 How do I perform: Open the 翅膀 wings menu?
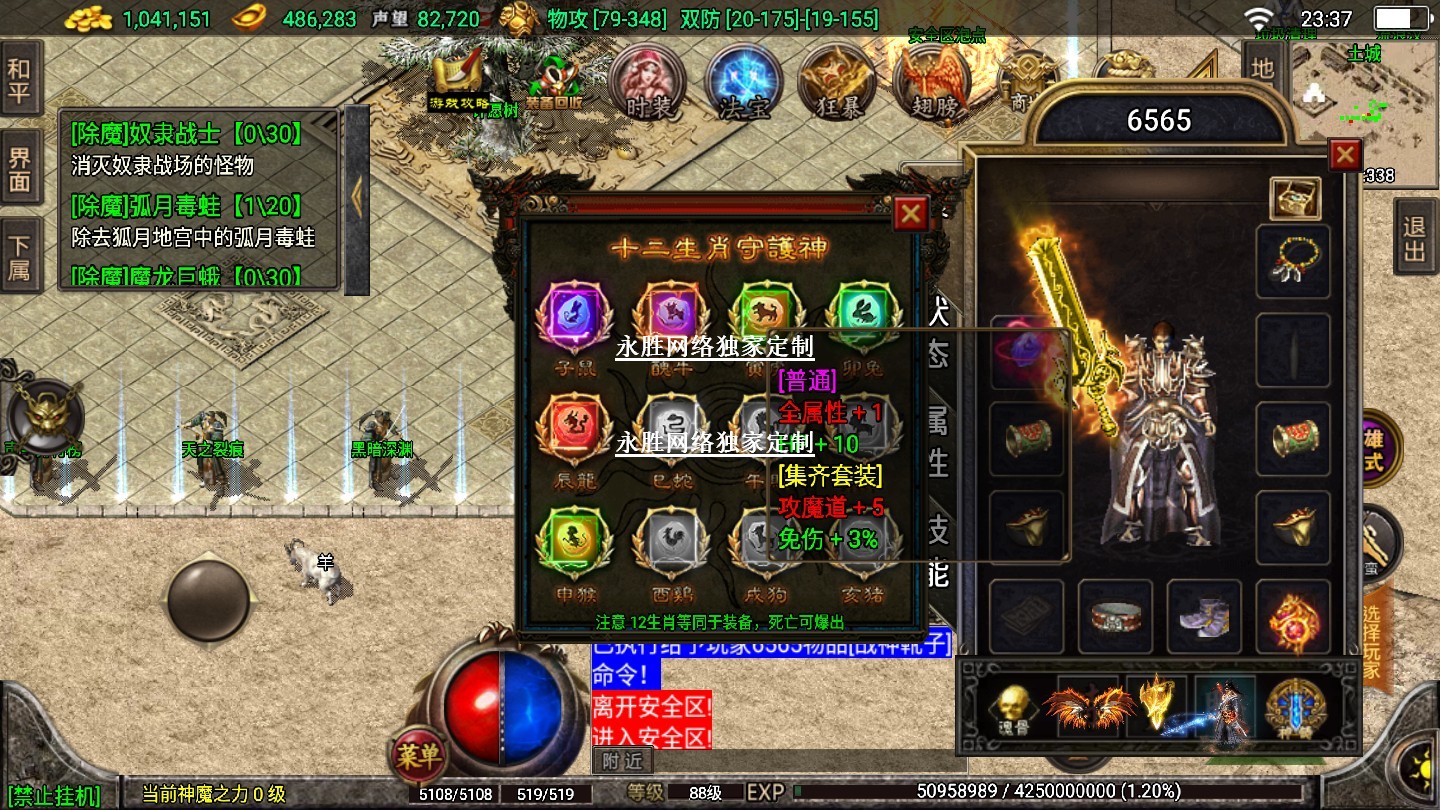point(932,82)
